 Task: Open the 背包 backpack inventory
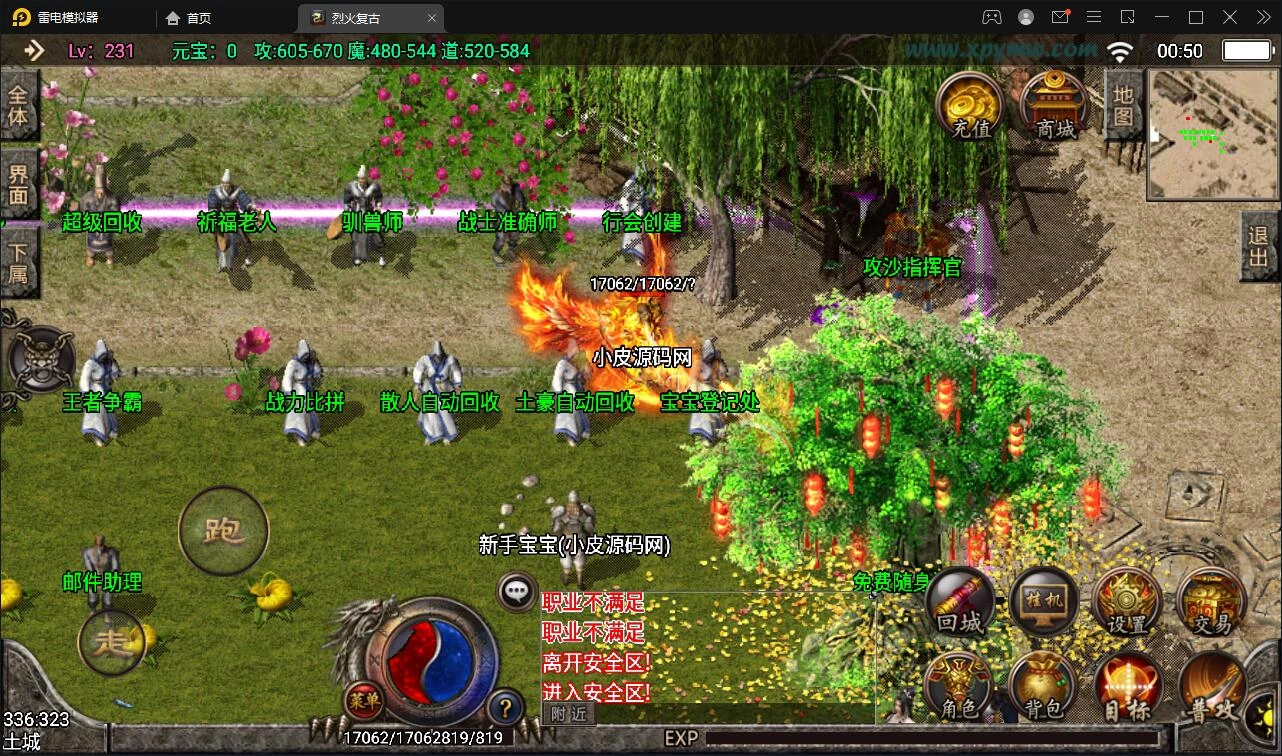(1044, 687)
